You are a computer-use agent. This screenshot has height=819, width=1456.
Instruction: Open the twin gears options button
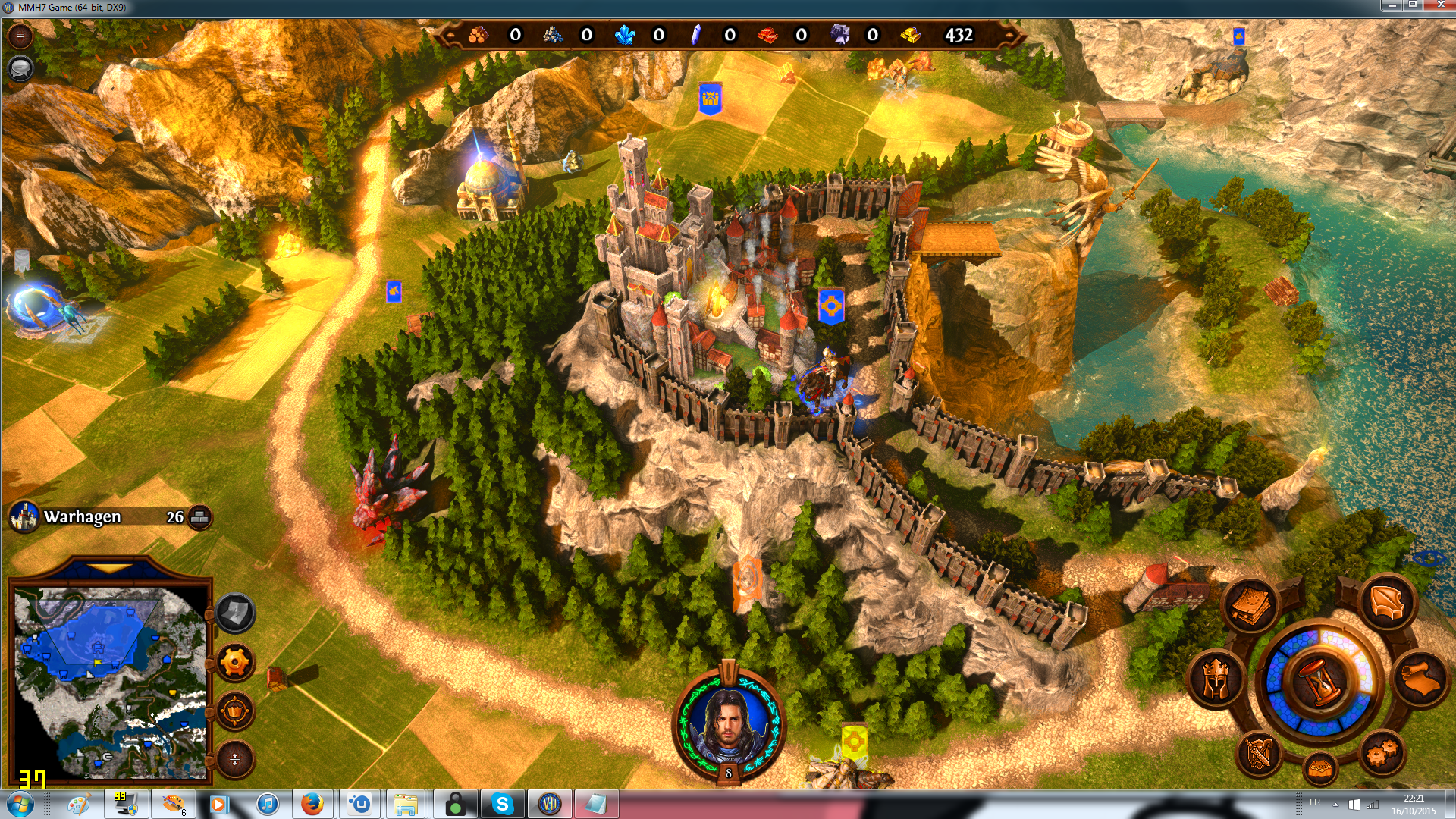[1381, 752]
